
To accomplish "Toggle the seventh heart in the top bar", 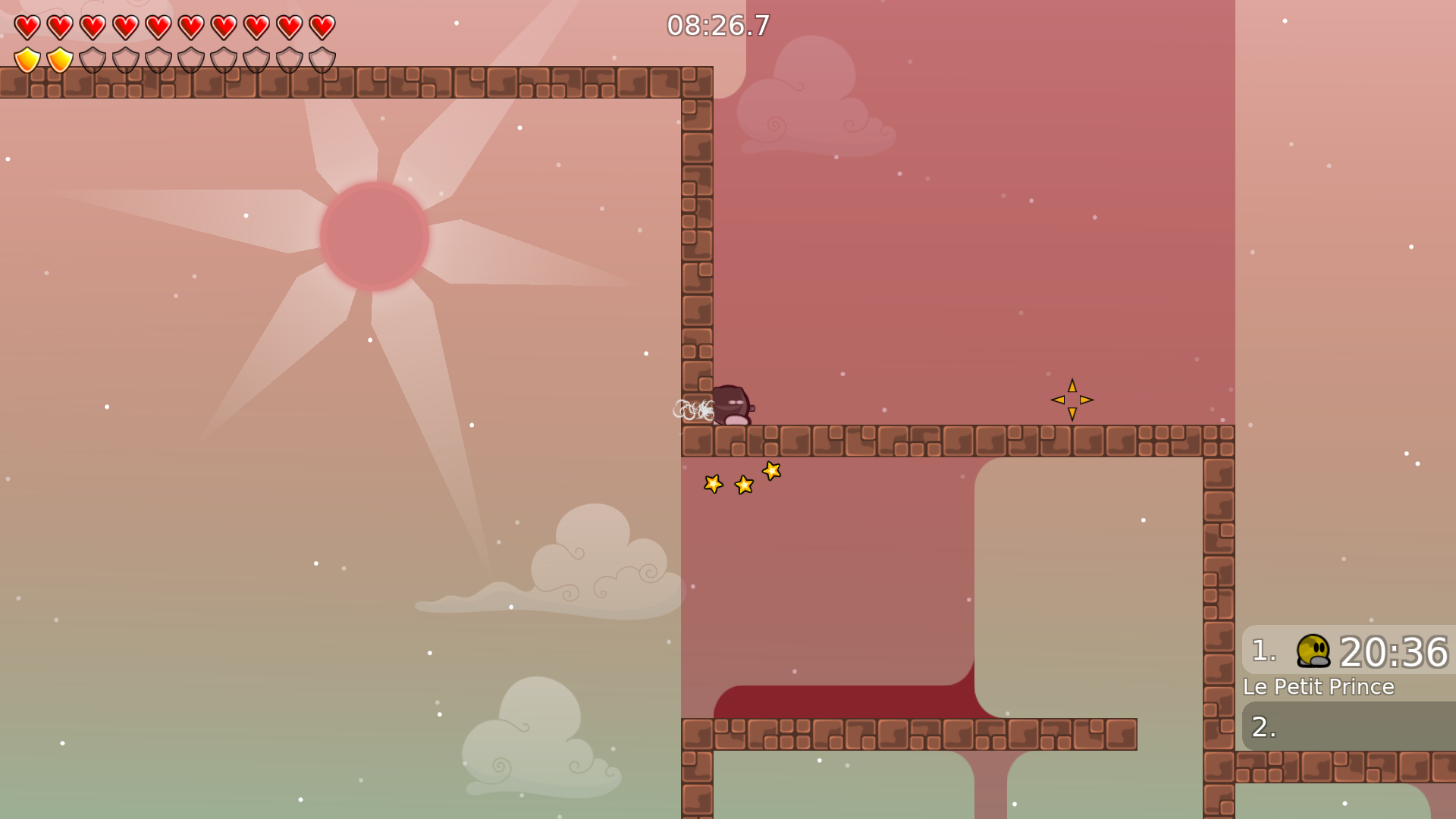I will [223, 26].
